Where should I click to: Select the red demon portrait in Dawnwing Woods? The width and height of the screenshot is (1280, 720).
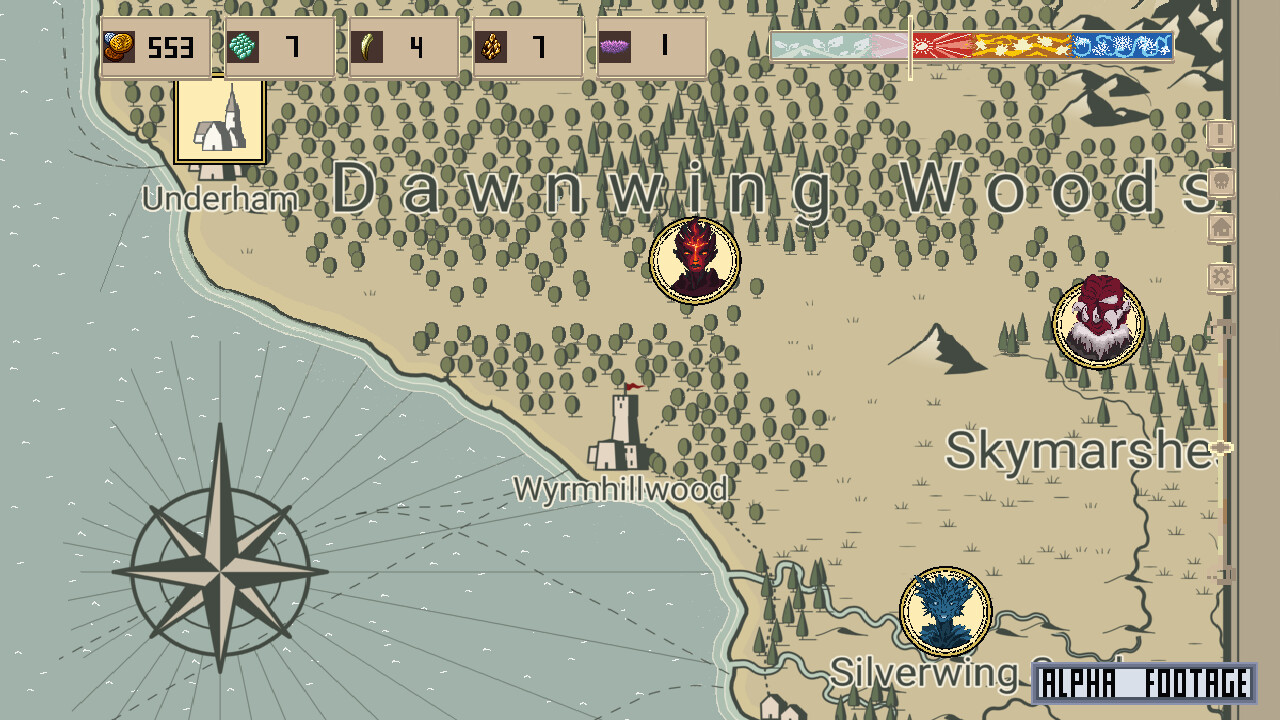[x=695, y=262]
